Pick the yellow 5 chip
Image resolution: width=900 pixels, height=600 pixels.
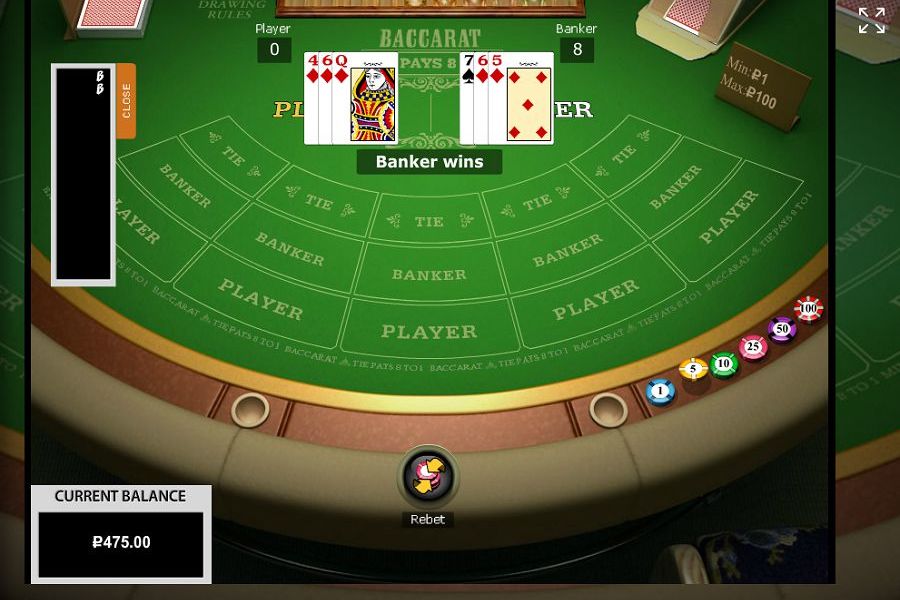(693, 369)
